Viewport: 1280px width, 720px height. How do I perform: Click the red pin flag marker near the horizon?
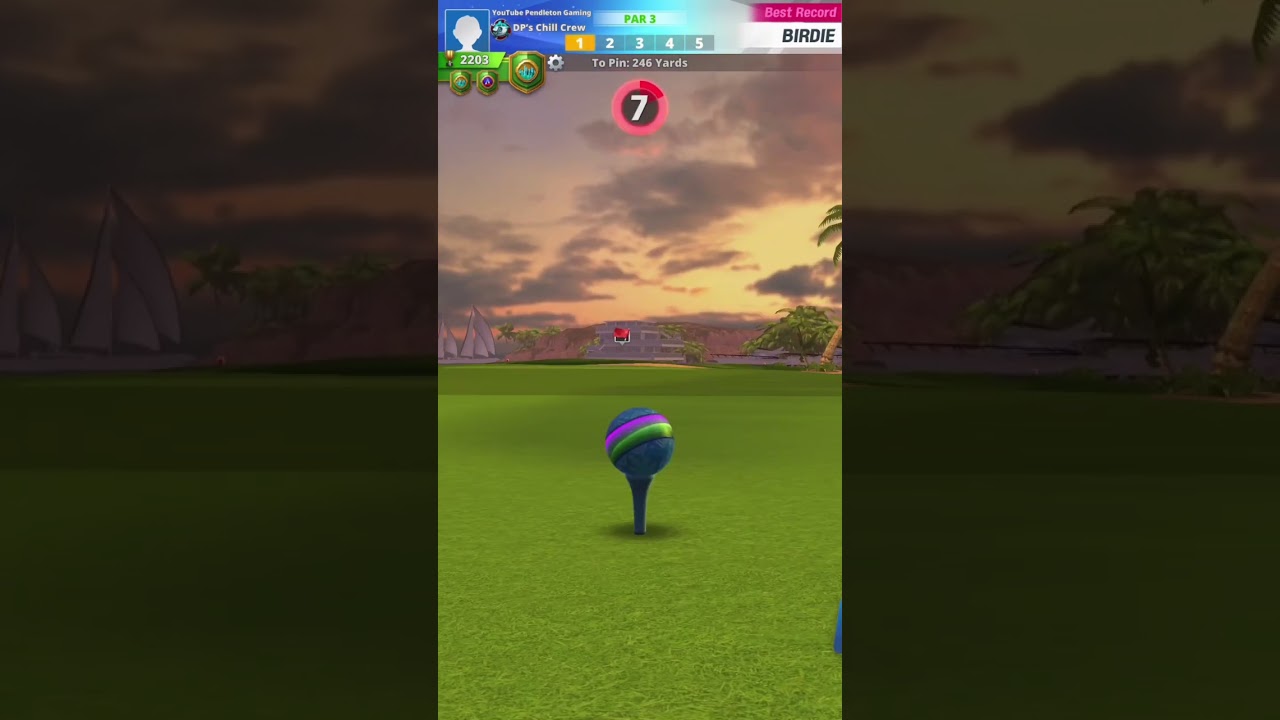(622, 334)
